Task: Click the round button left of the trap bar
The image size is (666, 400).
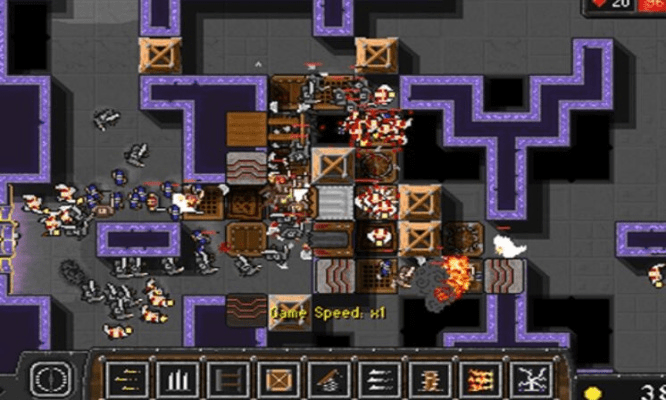Action: [x=47, y=378]
